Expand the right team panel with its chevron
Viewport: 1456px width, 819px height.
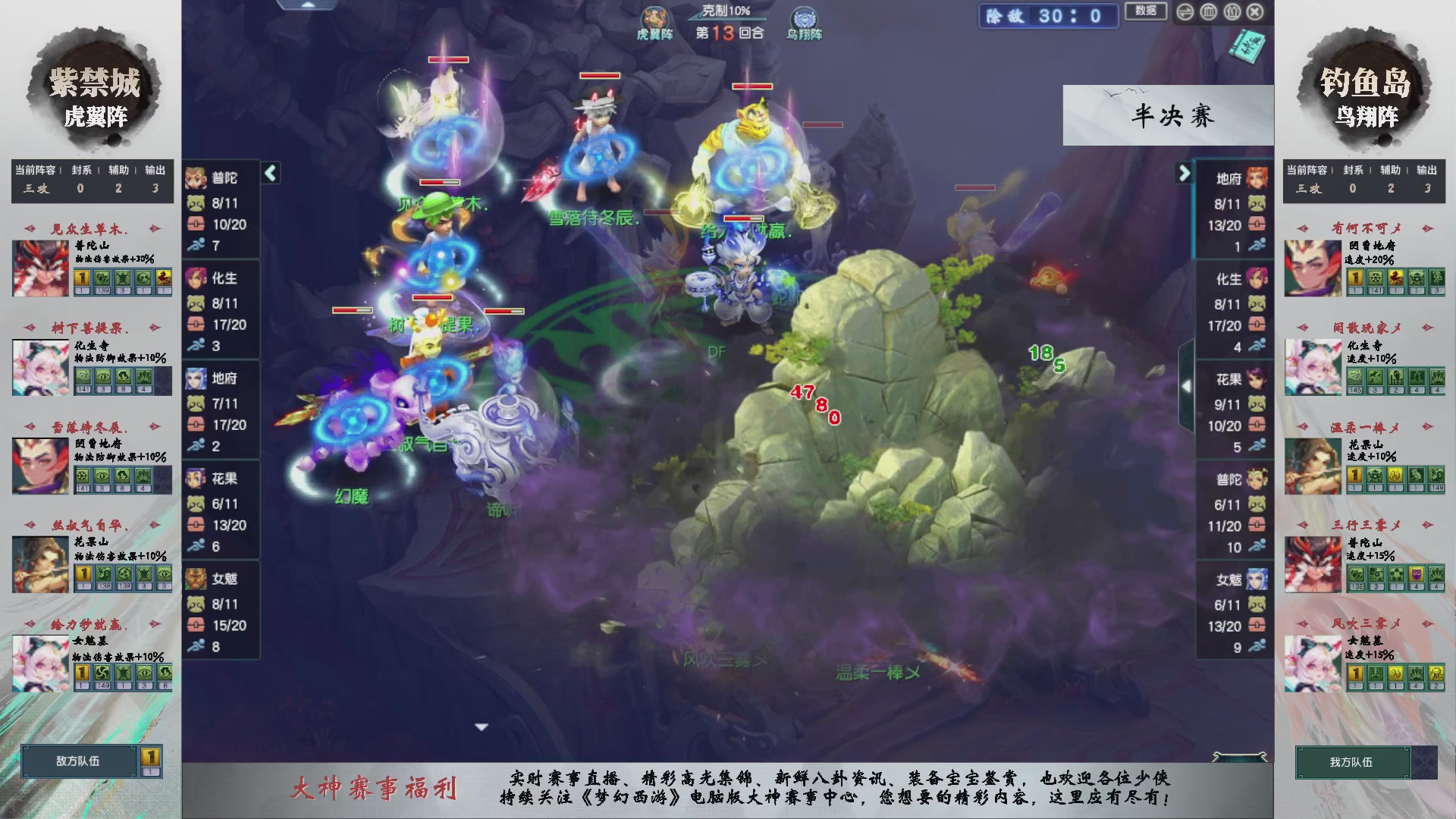pyautogui.click(x=1185, y=173)
